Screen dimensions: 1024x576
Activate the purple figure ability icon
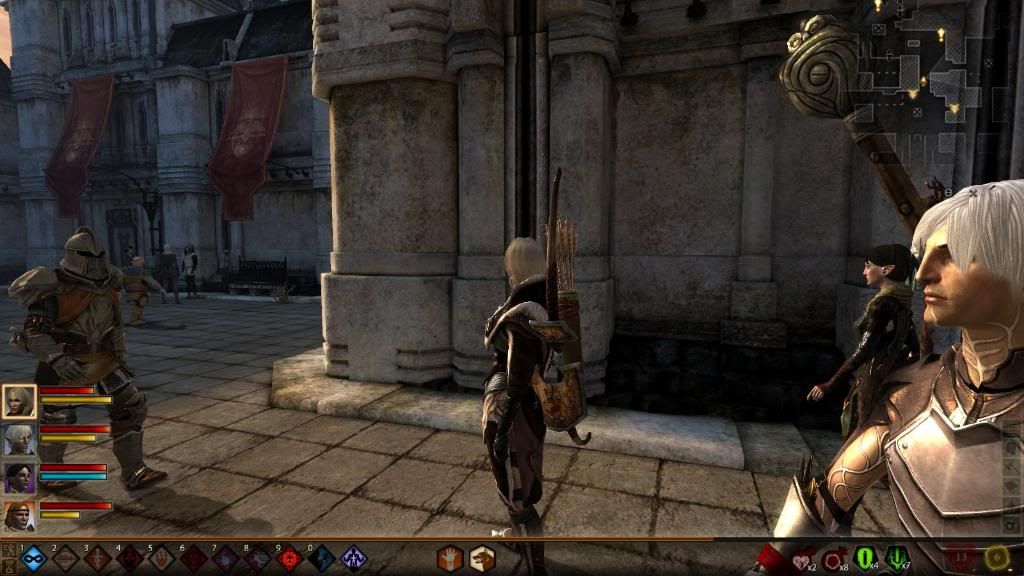[x=353, y=559]
